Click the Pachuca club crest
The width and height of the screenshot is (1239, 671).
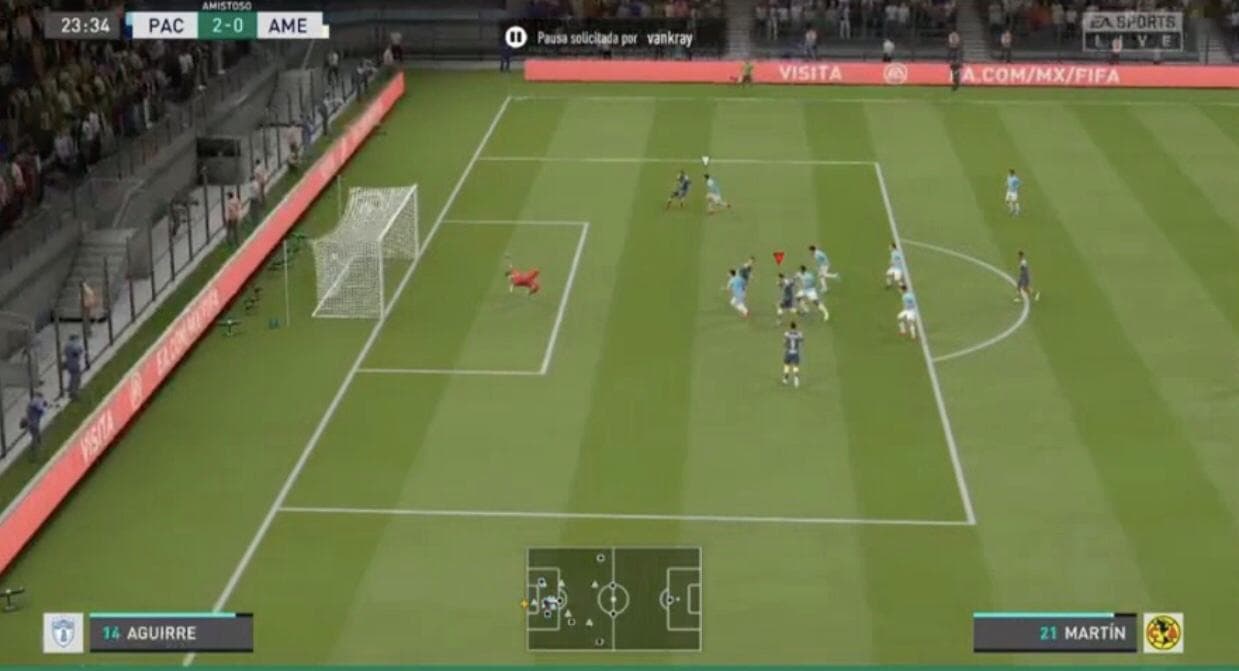point(63,633)
